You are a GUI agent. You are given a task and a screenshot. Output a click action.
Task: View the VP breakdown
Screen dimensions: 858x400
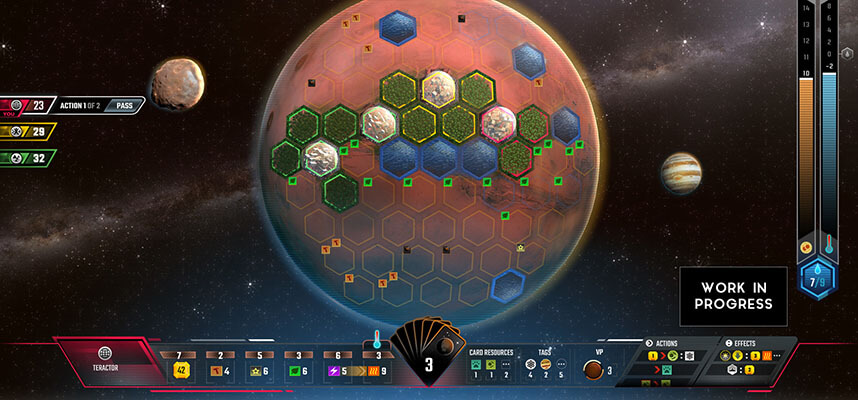(x=596, y=370)
